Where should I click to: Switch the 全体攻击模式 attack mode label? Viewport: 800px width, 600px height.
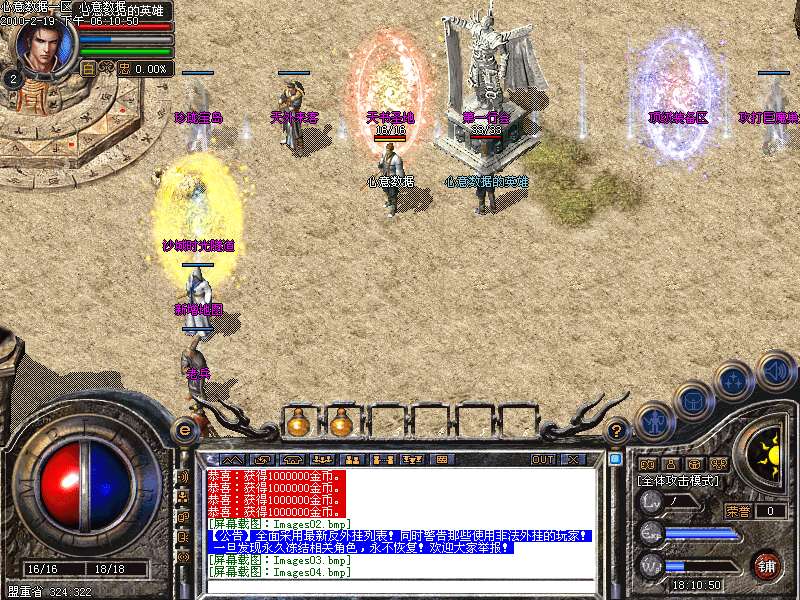coord(680,481)
